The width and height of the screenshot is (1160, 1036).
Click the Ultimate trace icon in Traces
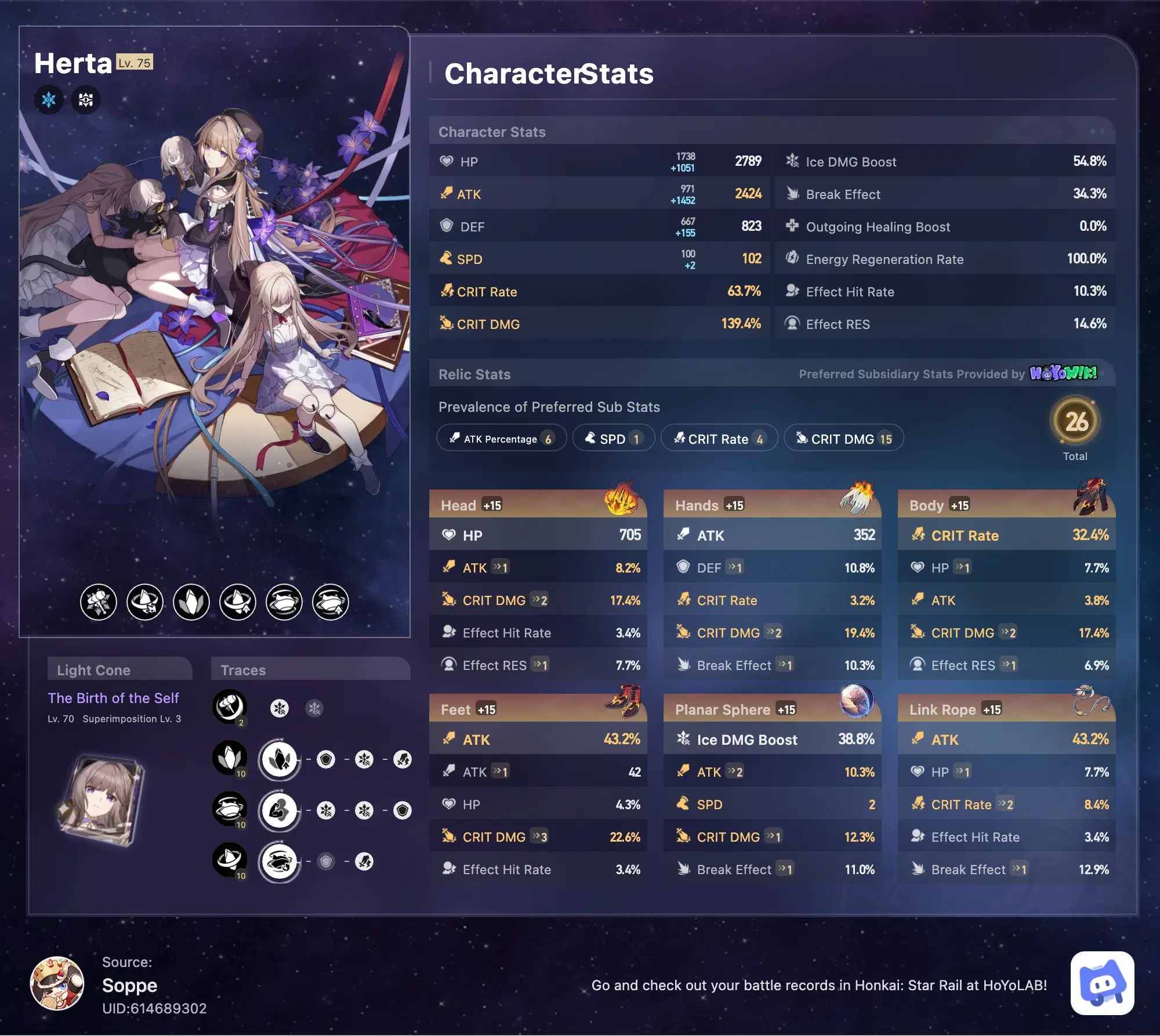[230, 809]
